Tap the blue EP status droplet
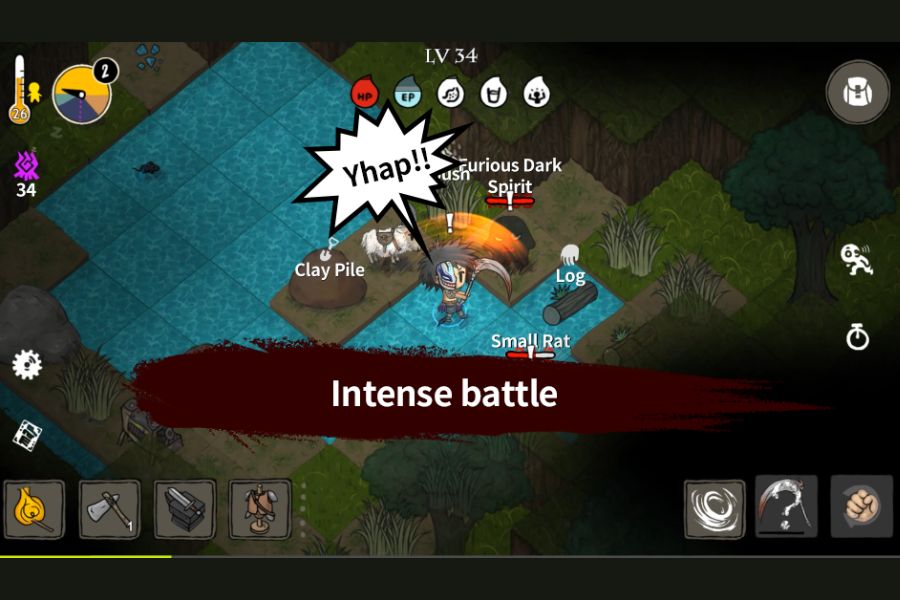Screen dimensions: 900x600 (407, 93)
